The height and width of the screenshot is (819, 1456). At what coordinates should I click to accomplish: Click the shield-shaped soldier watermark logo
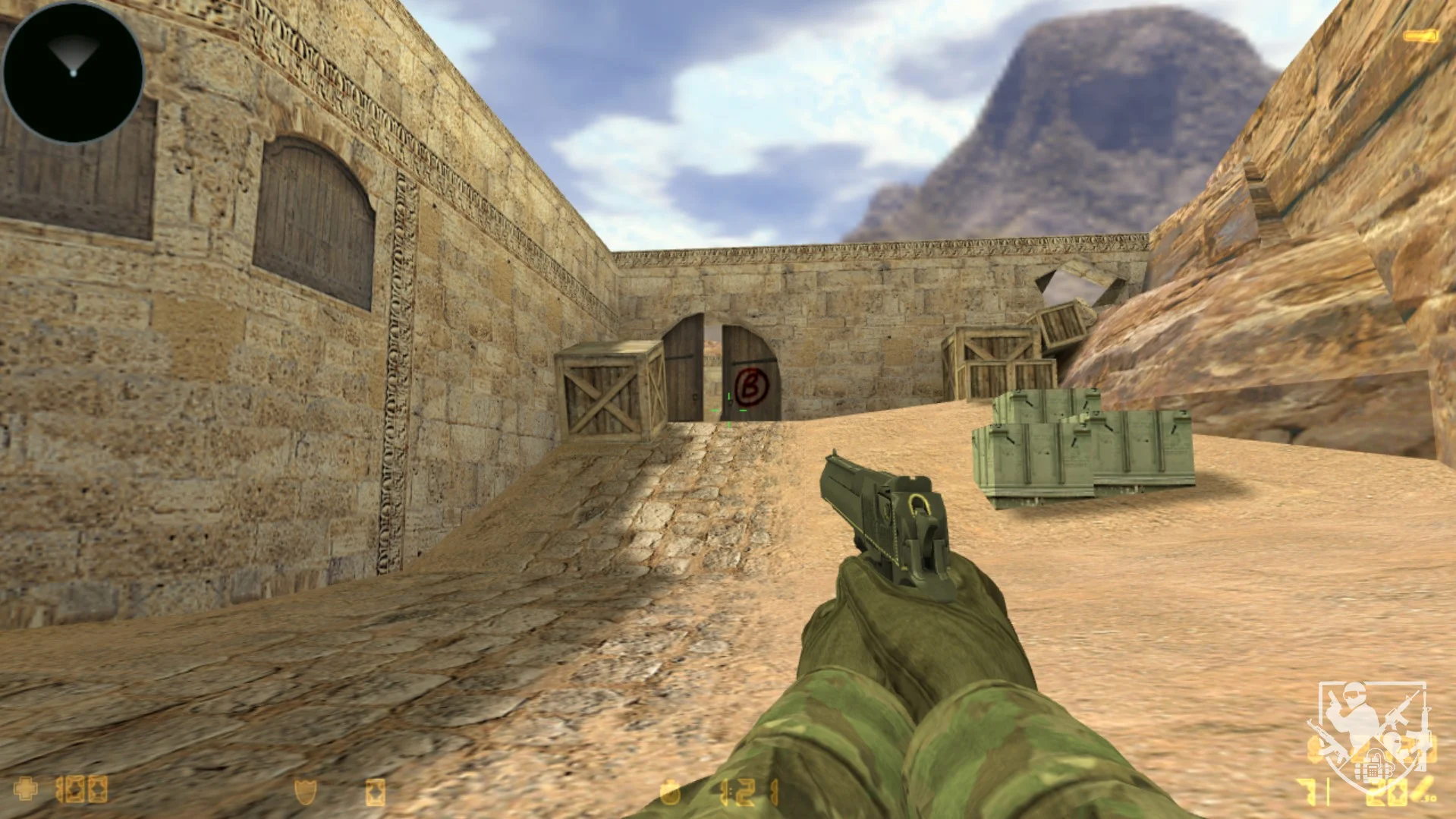click(x=1373, y=734)
